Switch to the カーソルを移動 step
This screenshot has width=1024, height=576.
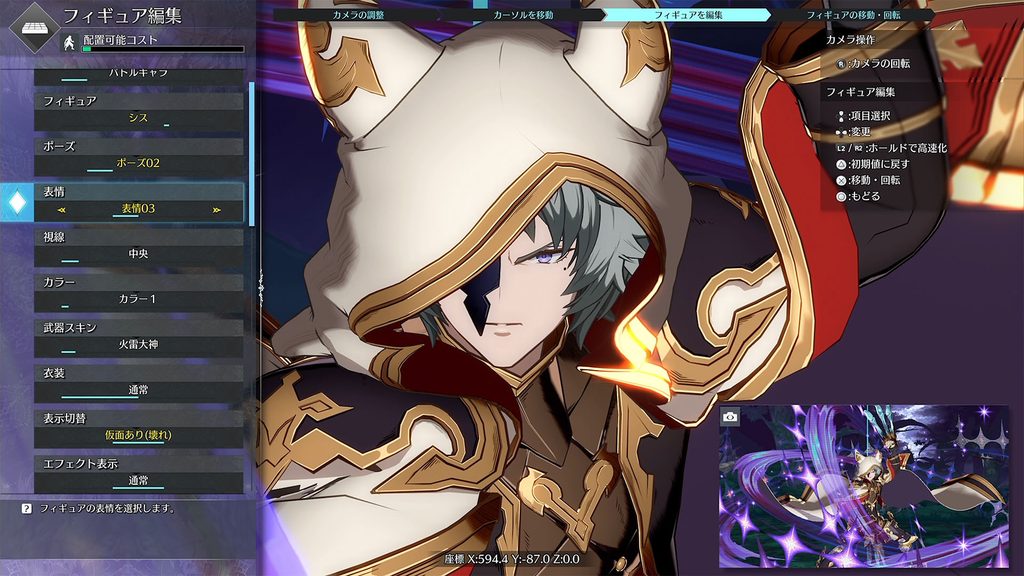(523, 15)
